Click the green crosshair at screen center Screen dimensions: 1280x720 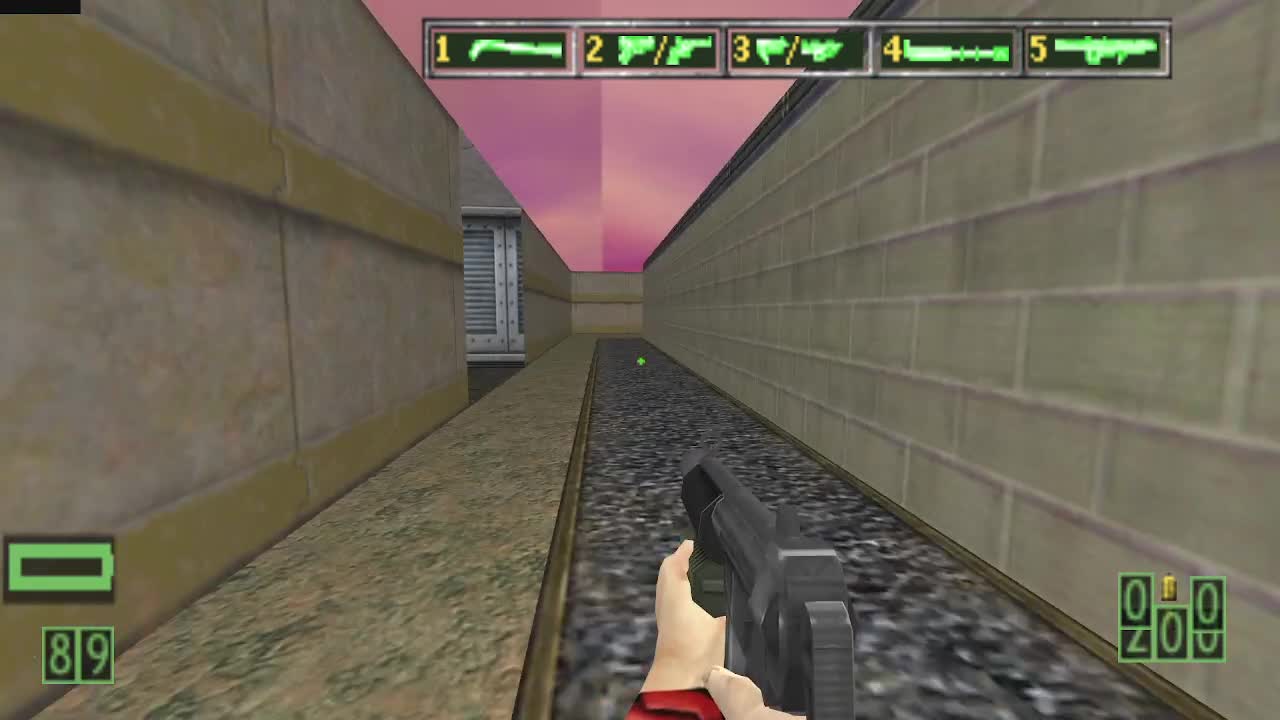click(x=640, y=360)
